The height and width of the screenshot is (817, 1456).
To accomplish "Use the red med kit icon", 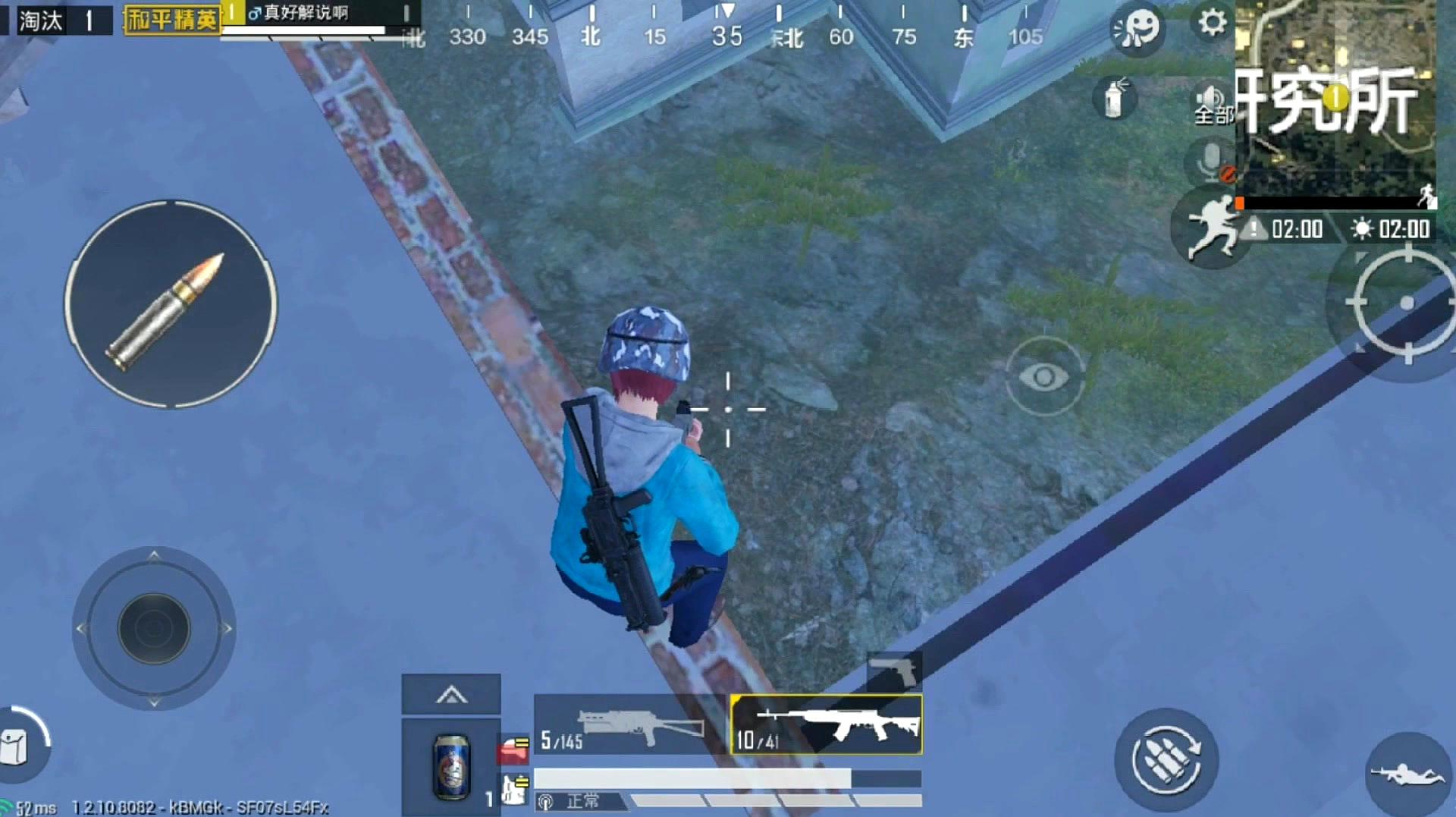I will (513, 749).
